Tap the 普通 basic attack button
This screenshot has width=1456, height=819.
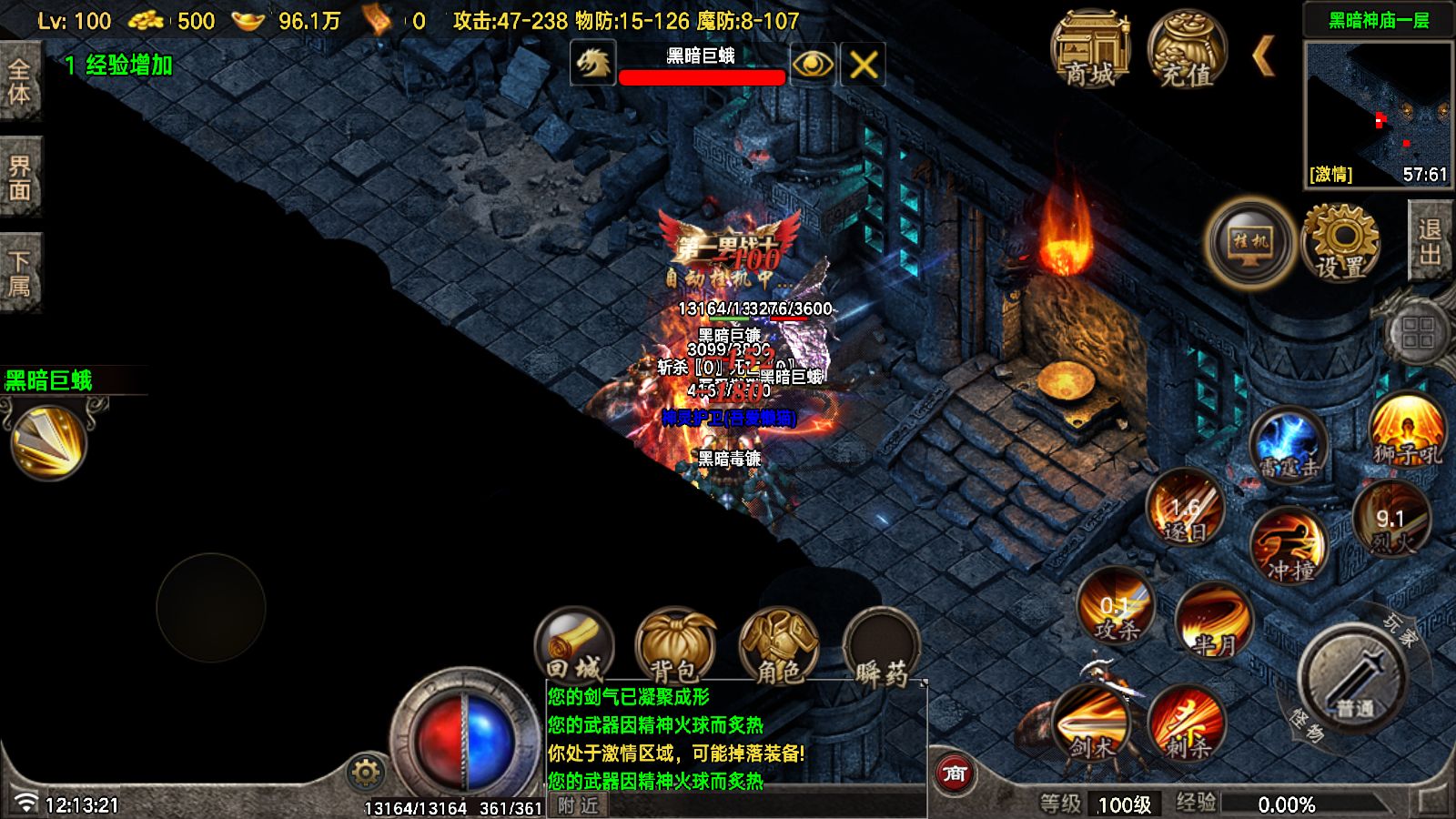pos(1354,678)
